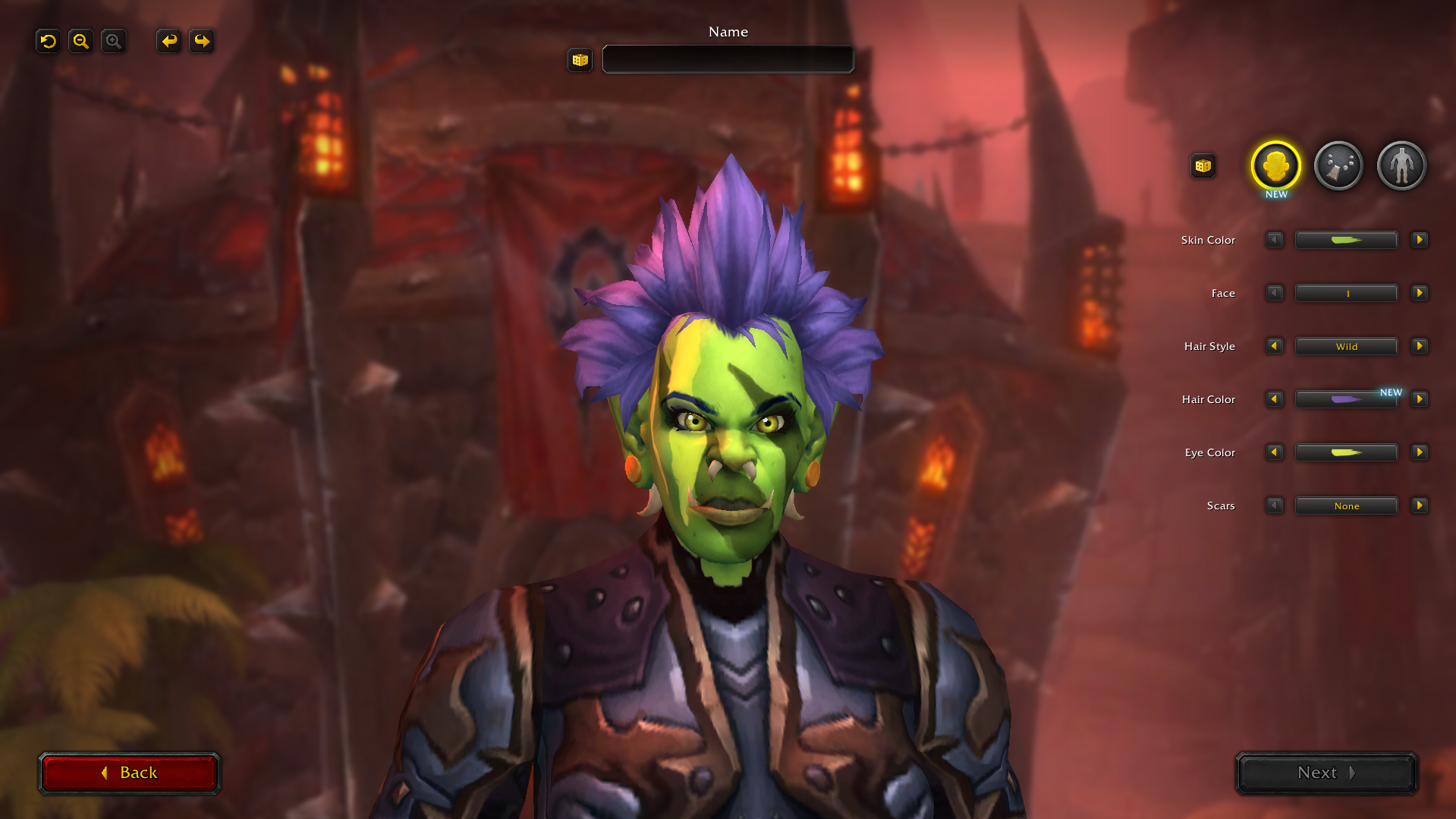The width and height of the screenshot is (1456, 819).
Task: Select the zoom out magnifier icon
Action: pyautogui.click(x=80, y=41)
